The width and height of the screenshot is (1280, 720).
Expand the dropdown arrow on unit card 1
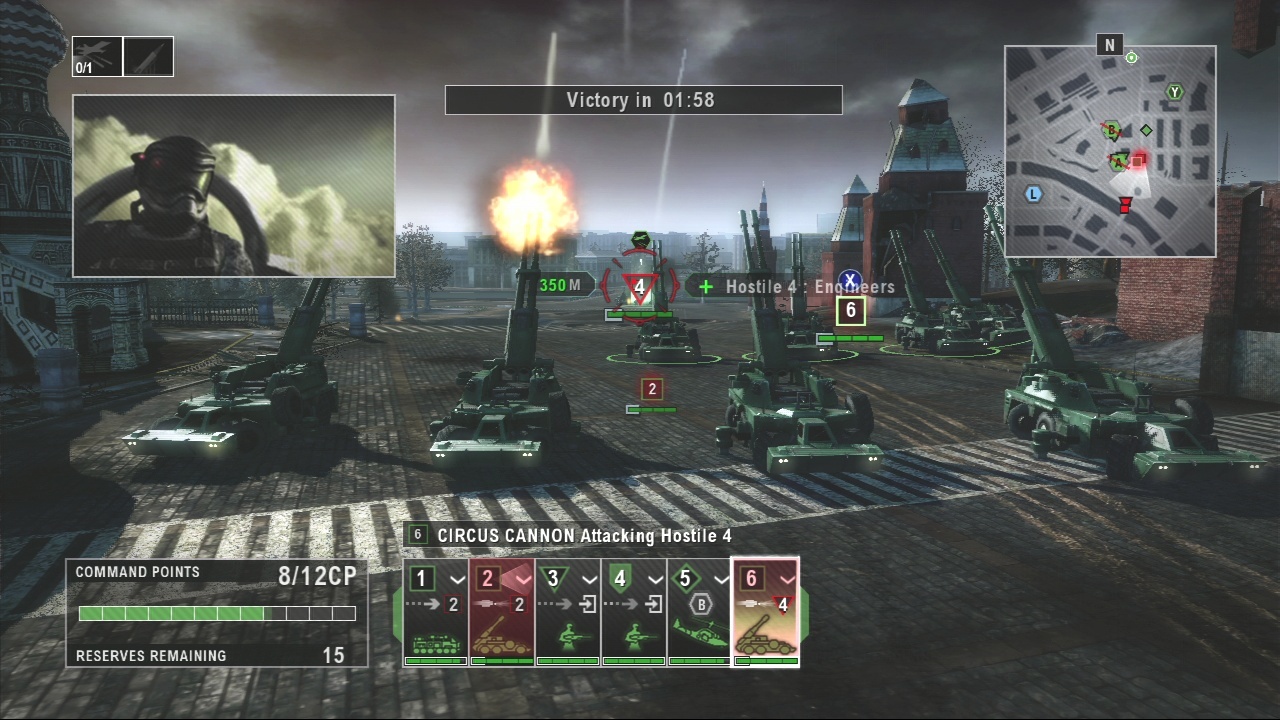pyautogui.click(x=457, y=579)
